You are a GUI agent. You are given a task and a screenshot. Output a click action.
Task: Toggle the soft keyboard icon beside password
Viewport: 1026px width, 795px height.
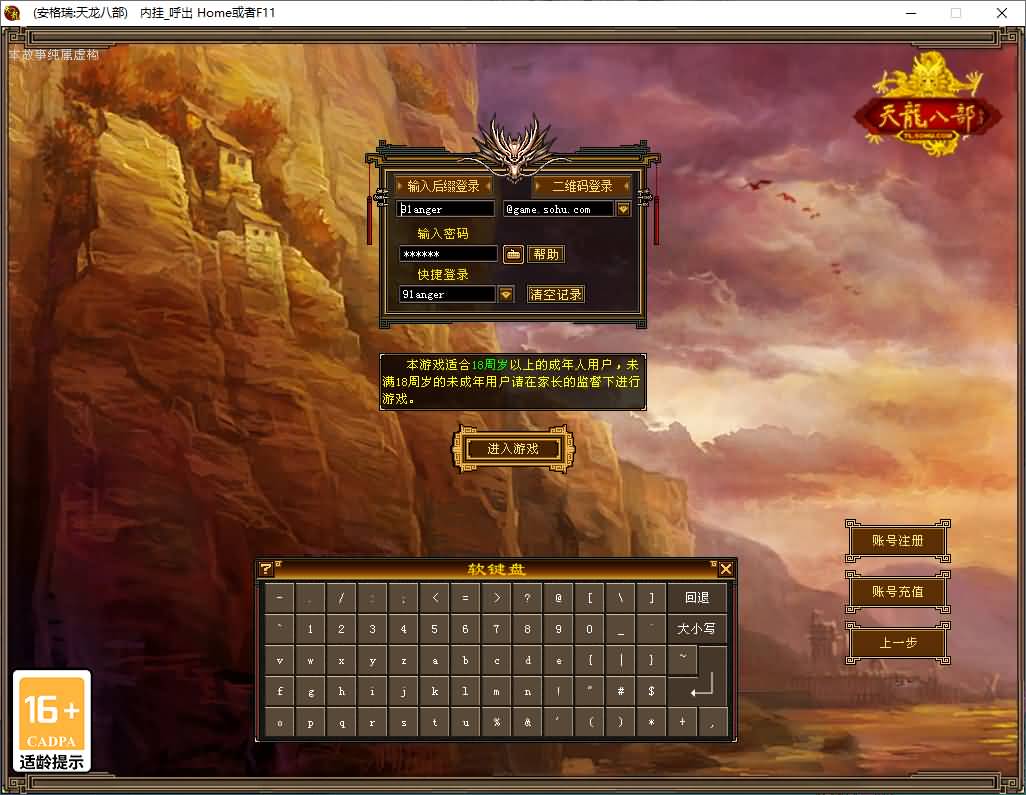point(513,254)
